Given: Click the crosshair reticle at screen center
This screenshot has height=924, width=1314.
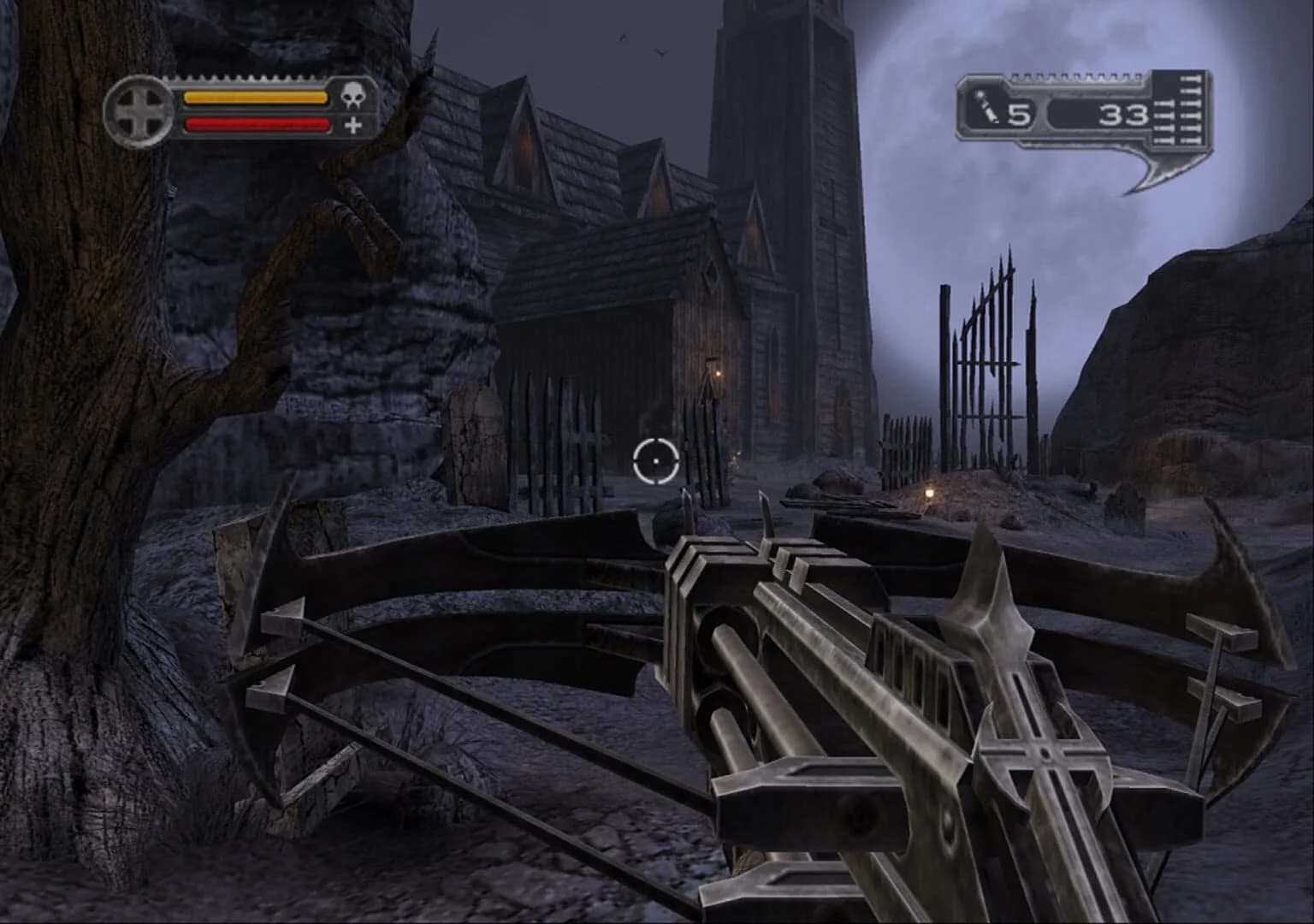Looking at the screenshot, I should tap(656, 462).
